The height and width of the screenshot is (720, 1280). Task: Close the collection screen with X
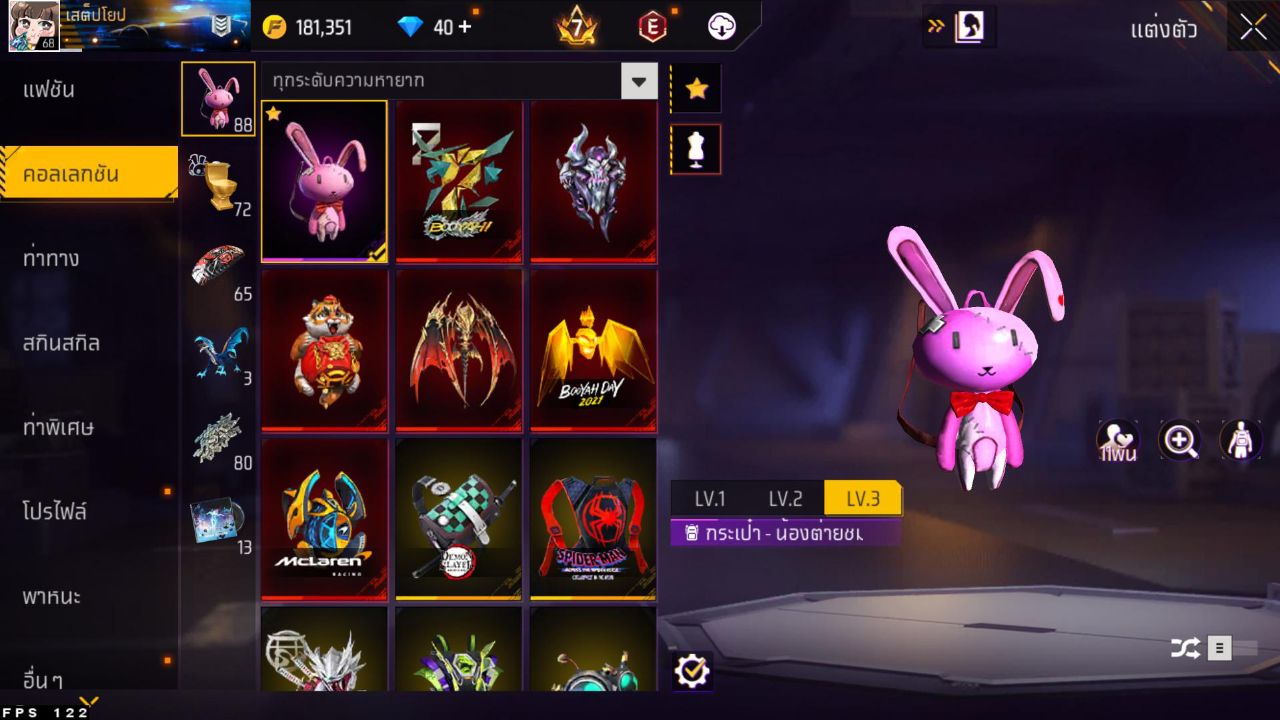(1253, 27)
